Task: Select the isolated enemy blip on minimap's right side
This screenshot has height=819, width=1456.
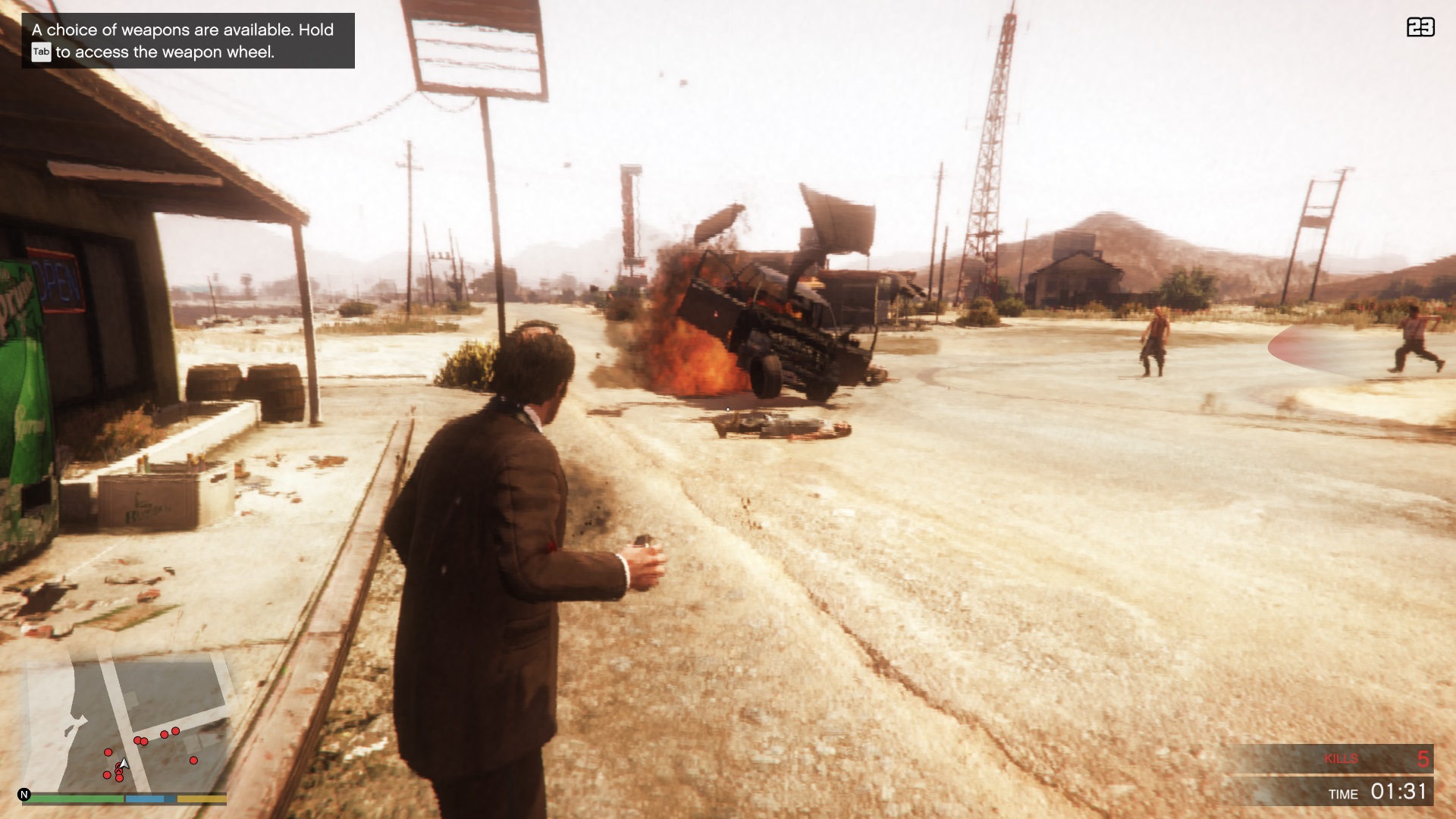Action: coord(194,761)
